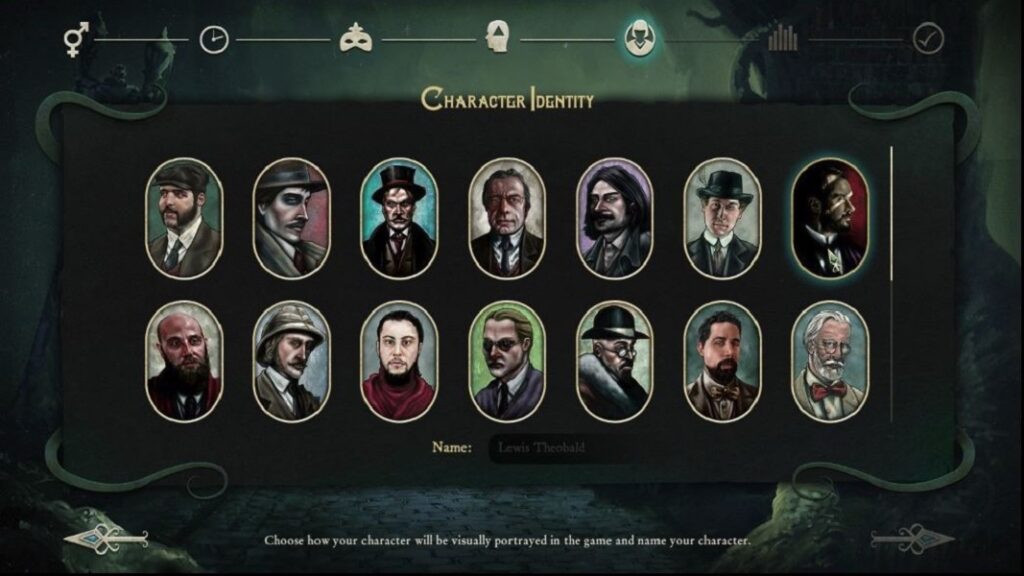1024x576 pixels.
Task: Select the green-background man with glasses
Action: tap(507, 361)
